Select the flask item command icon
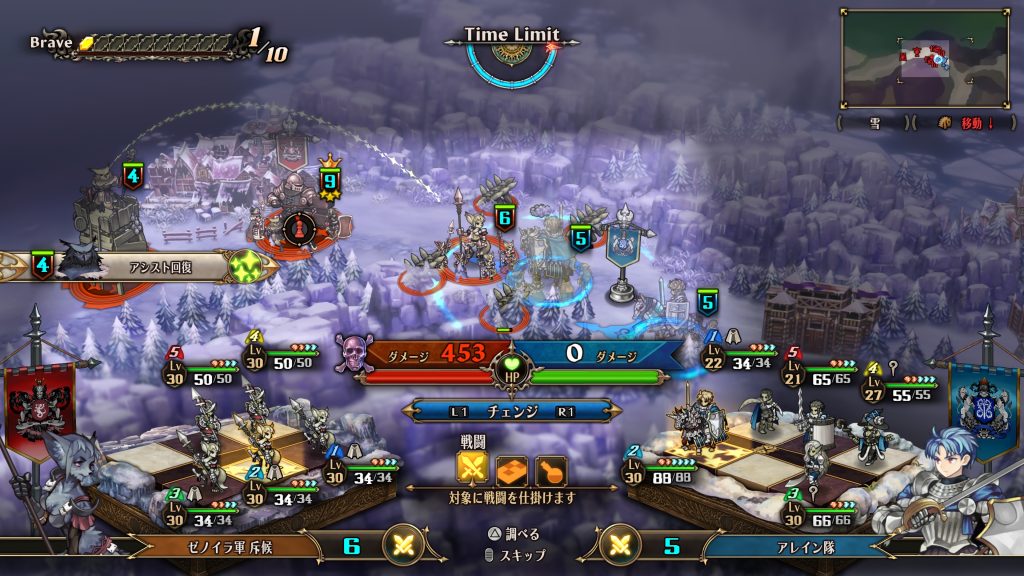This screenshot has width=1024, height=576. [x=551, y=470]
